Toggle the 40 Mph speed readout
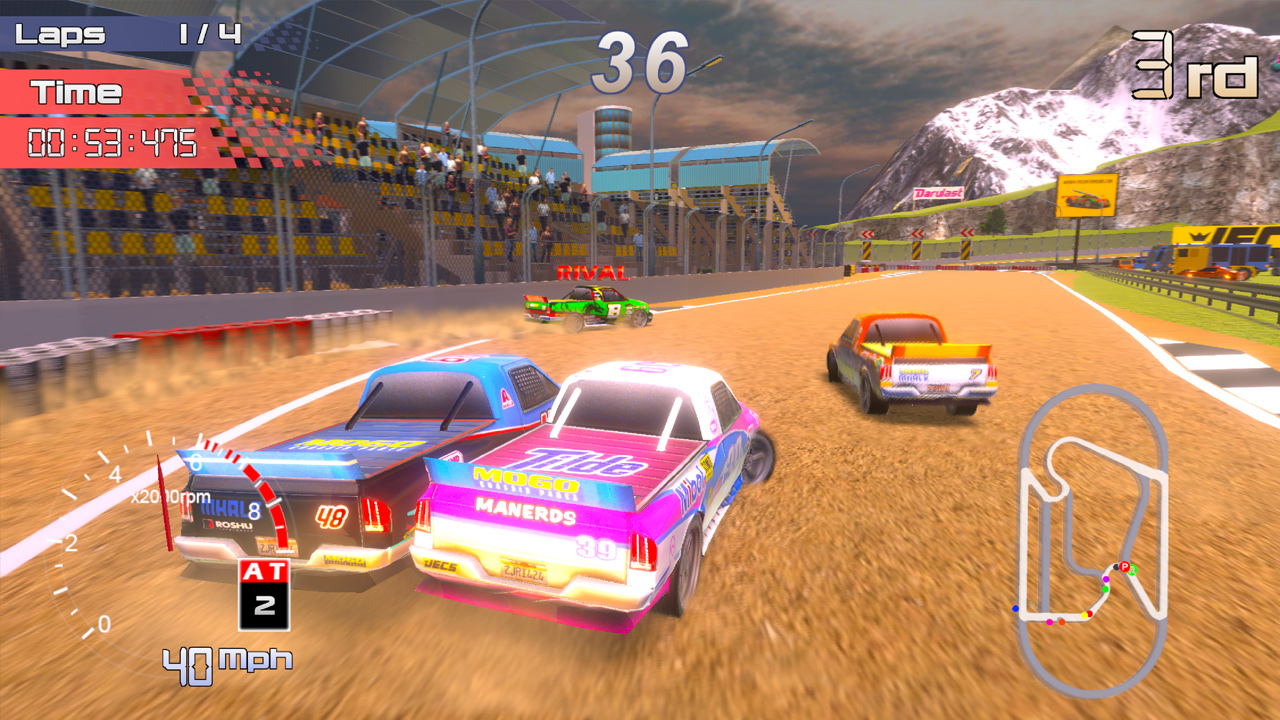Screen dimensions: 1280x720 point(225,660)
